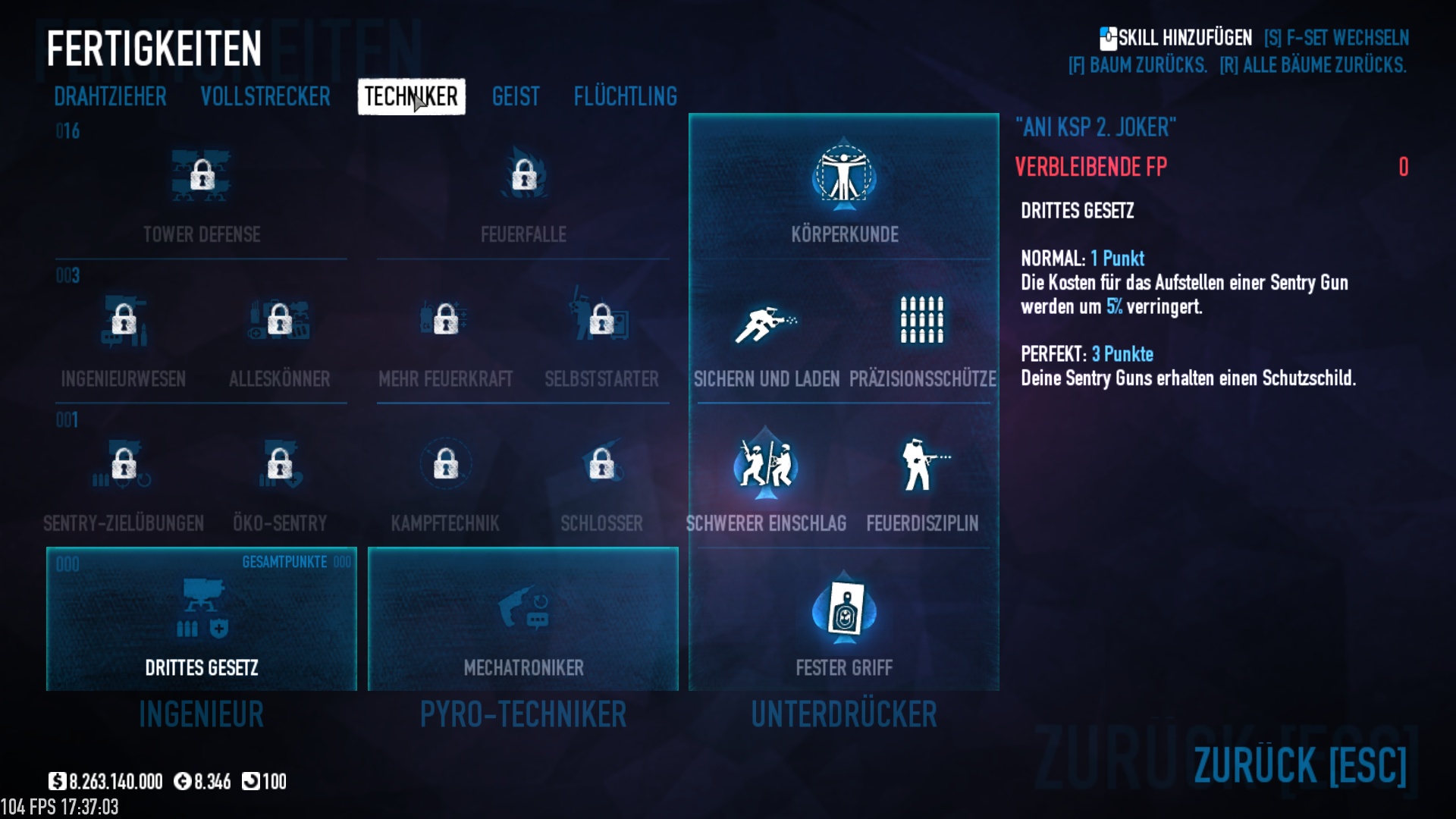Show the Geist skill tree
The height and width of the screenshot is (819, 1456).
click(516, 97)
